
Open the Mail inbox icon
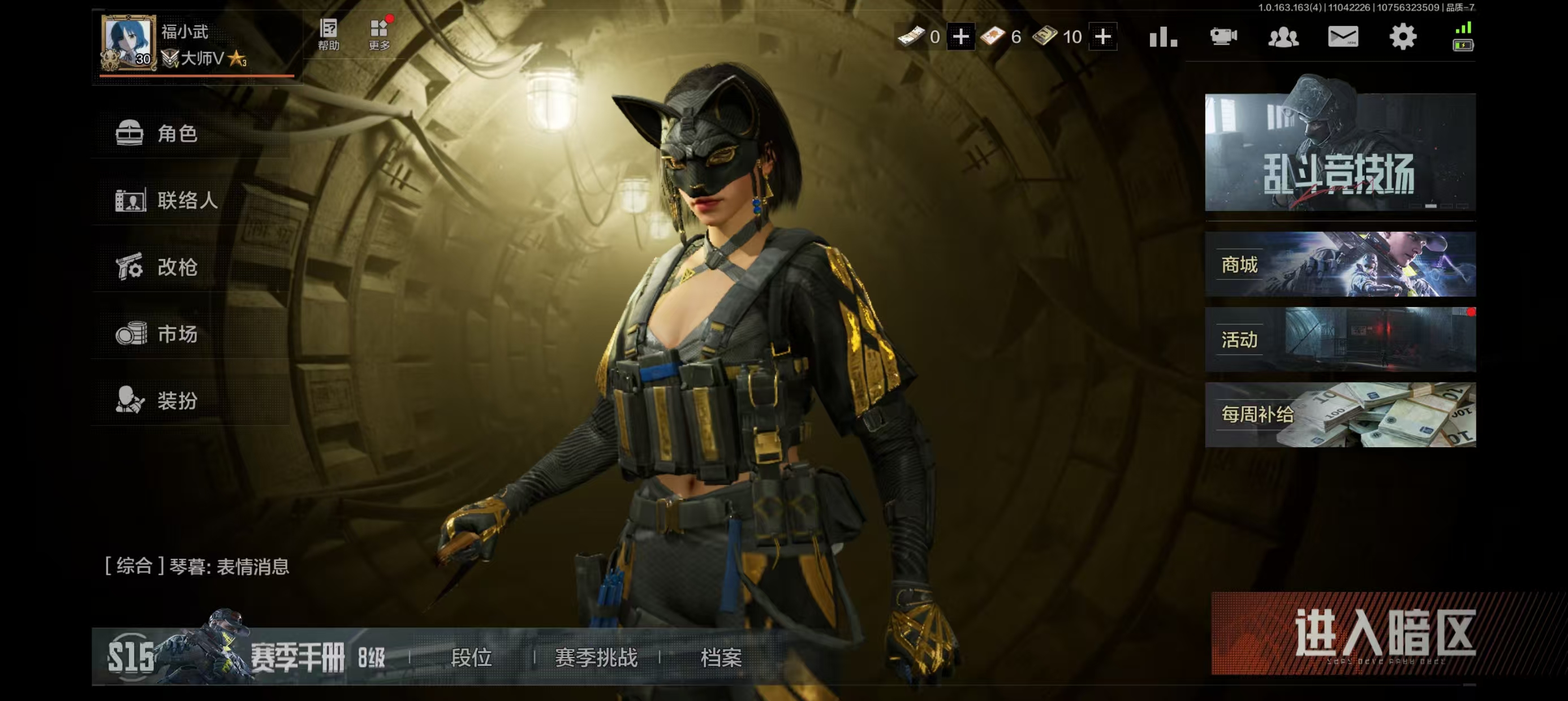(1345, 37)
